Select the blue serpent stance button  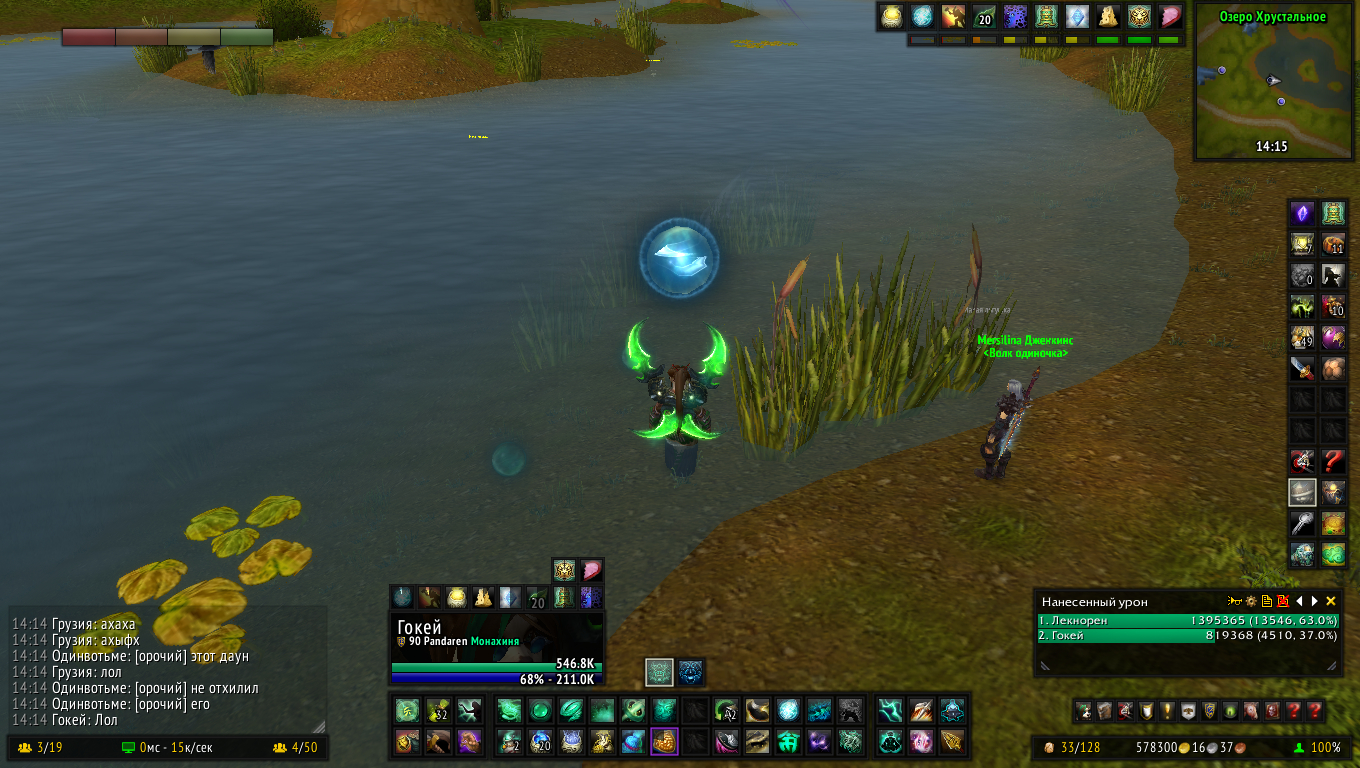click(691, 672)
